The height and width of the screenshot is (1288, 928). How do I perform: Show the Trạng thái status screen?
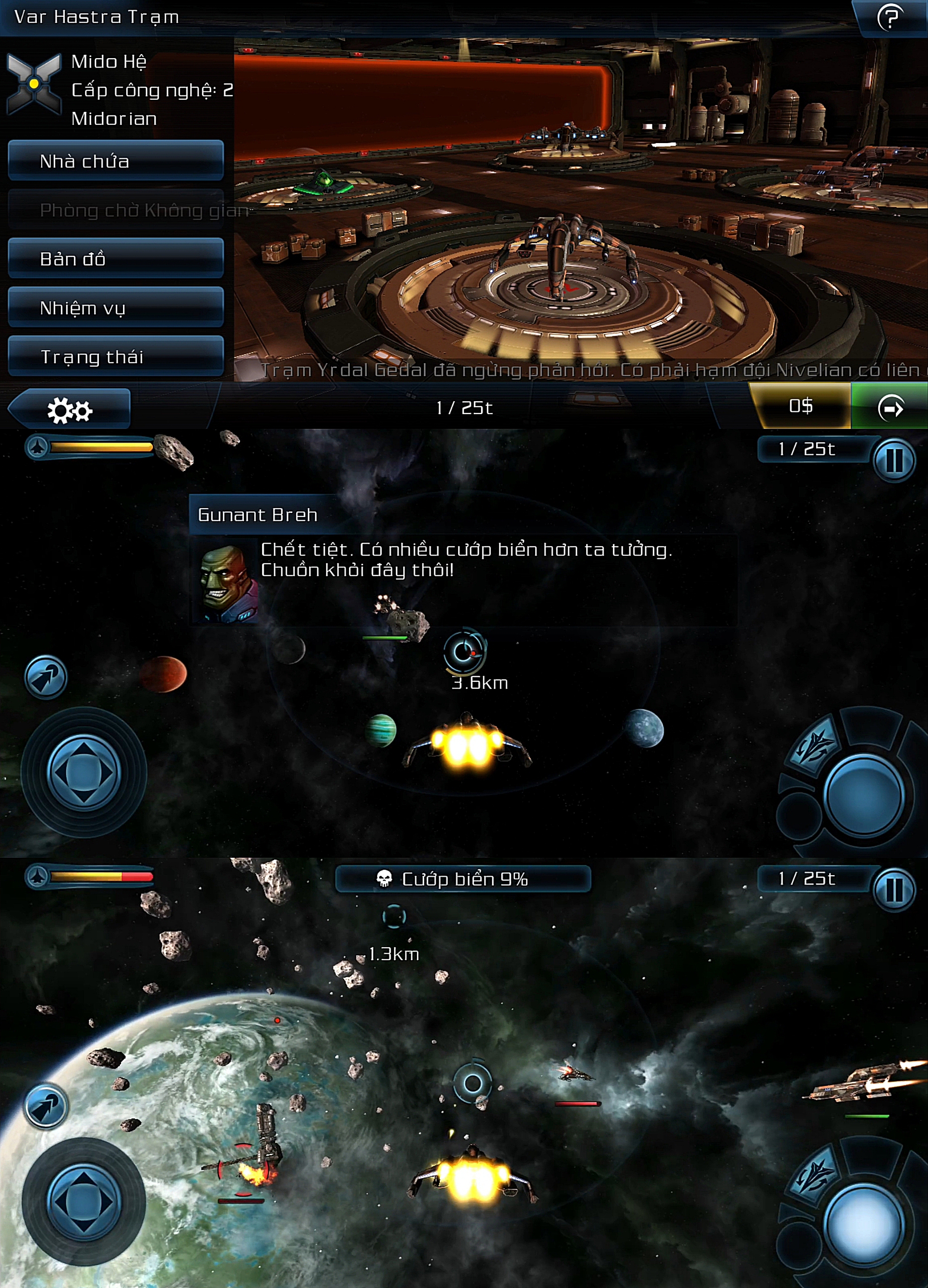pos(115,356)
